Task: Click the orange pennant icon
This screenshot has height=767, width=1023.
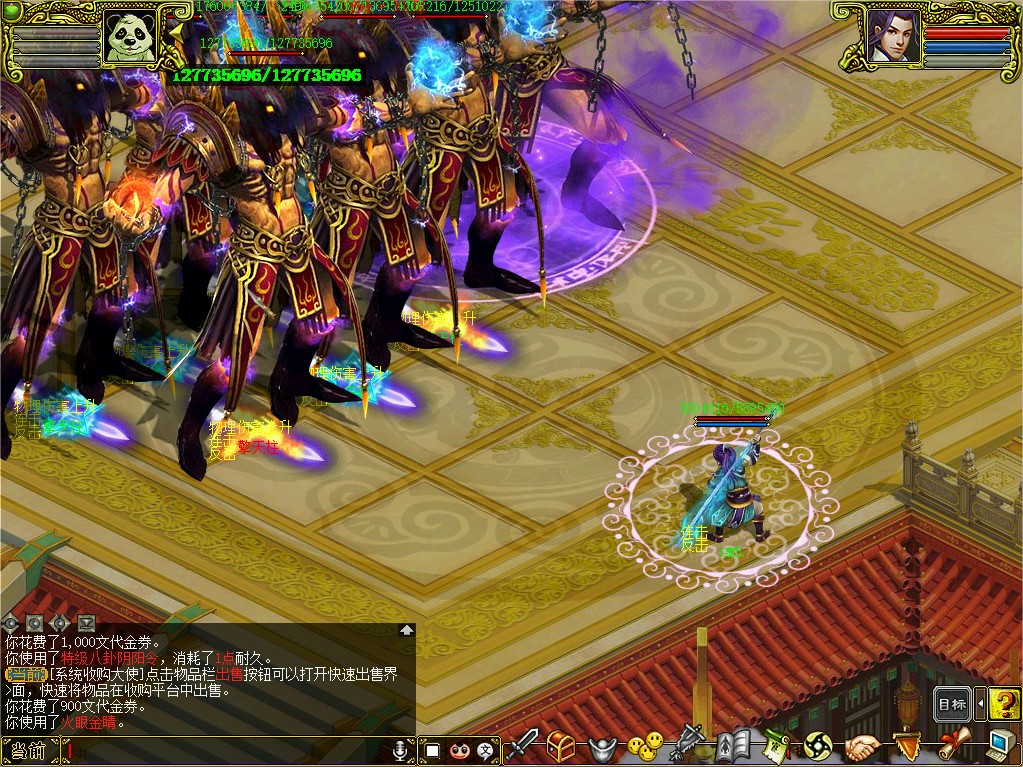Action: (906, 746)
